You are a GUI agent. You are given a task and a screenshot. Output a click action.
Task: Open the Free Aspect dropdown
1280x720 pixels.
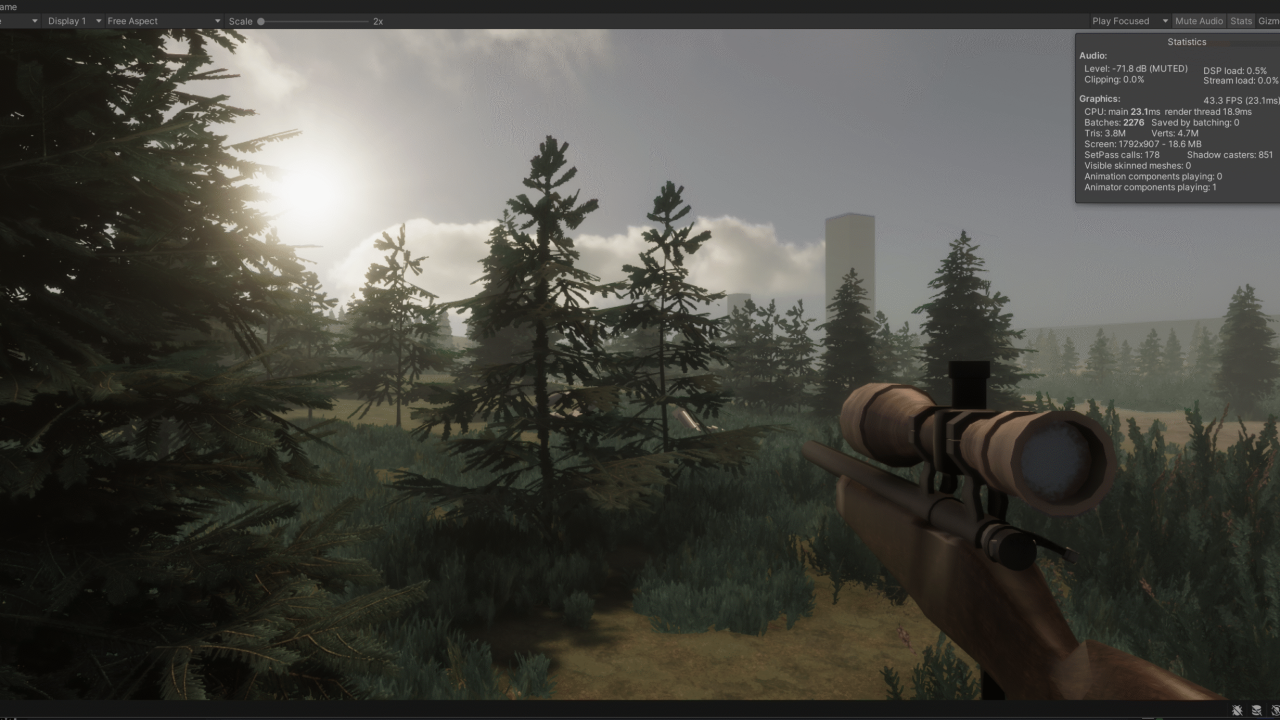164,21
